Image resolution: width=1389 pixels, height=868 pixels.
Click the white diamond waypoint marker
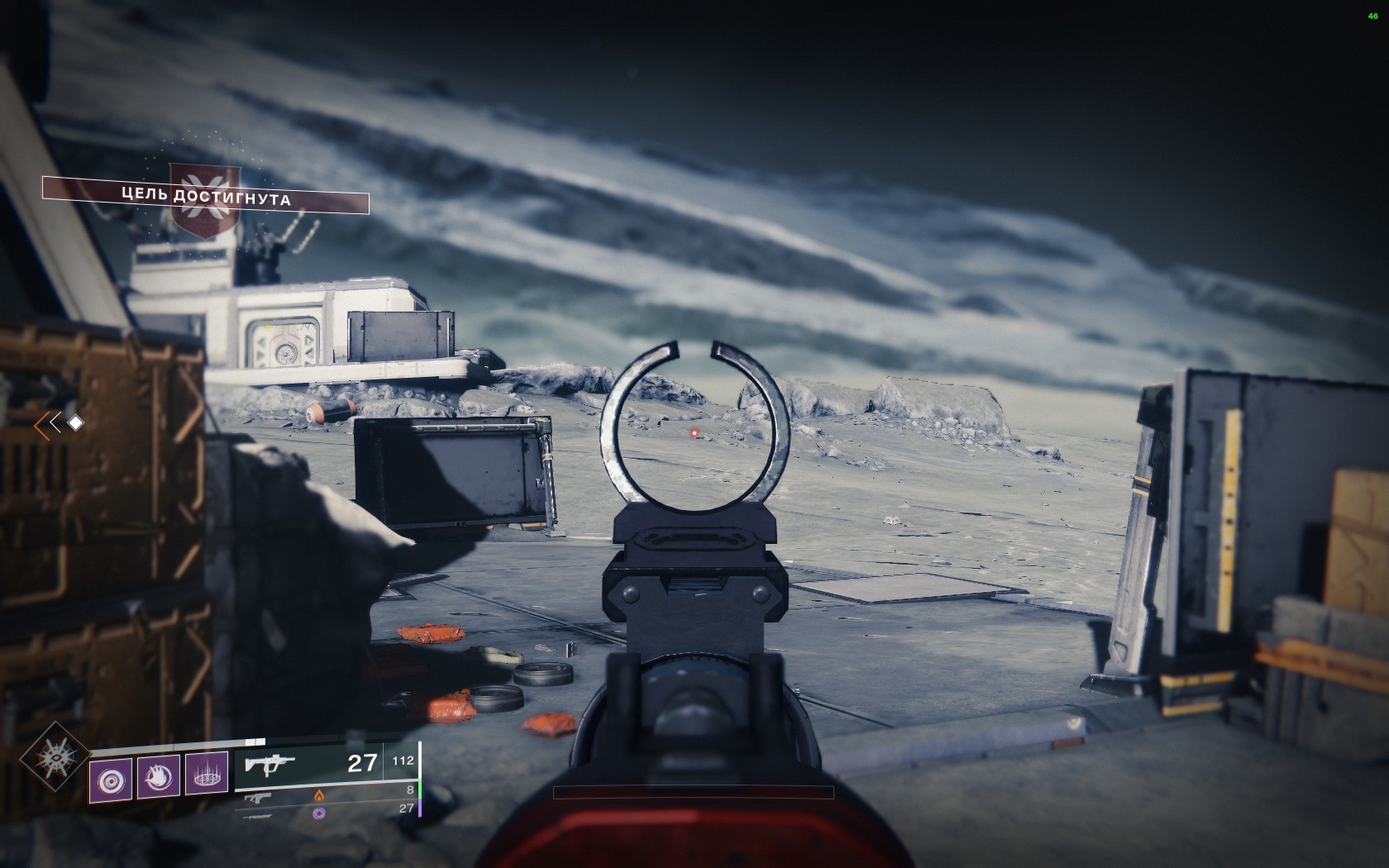75,423
